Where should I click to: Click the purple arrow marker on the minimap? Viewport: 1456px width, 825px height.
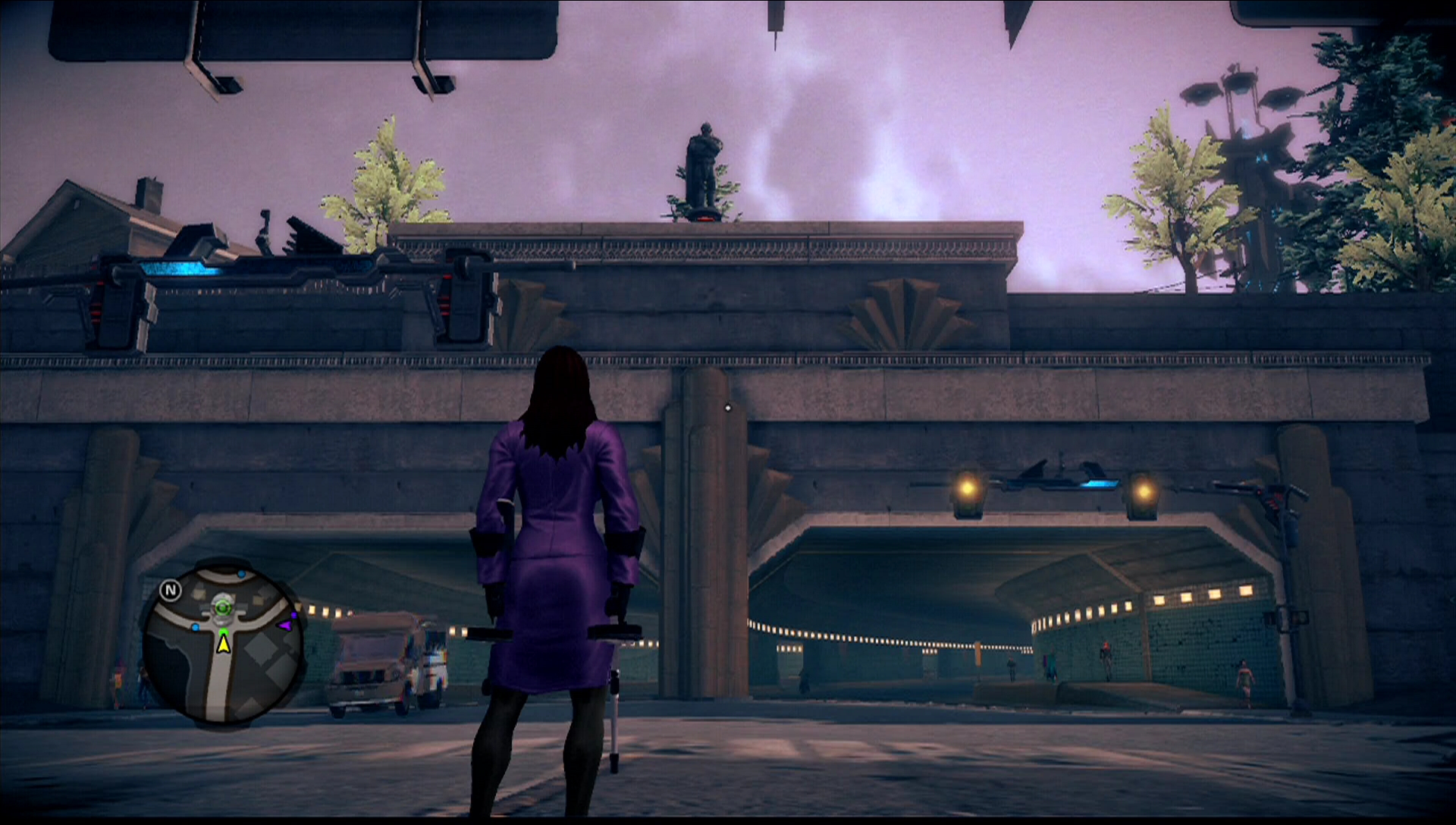pyautogui.click(x=284, y=626)
